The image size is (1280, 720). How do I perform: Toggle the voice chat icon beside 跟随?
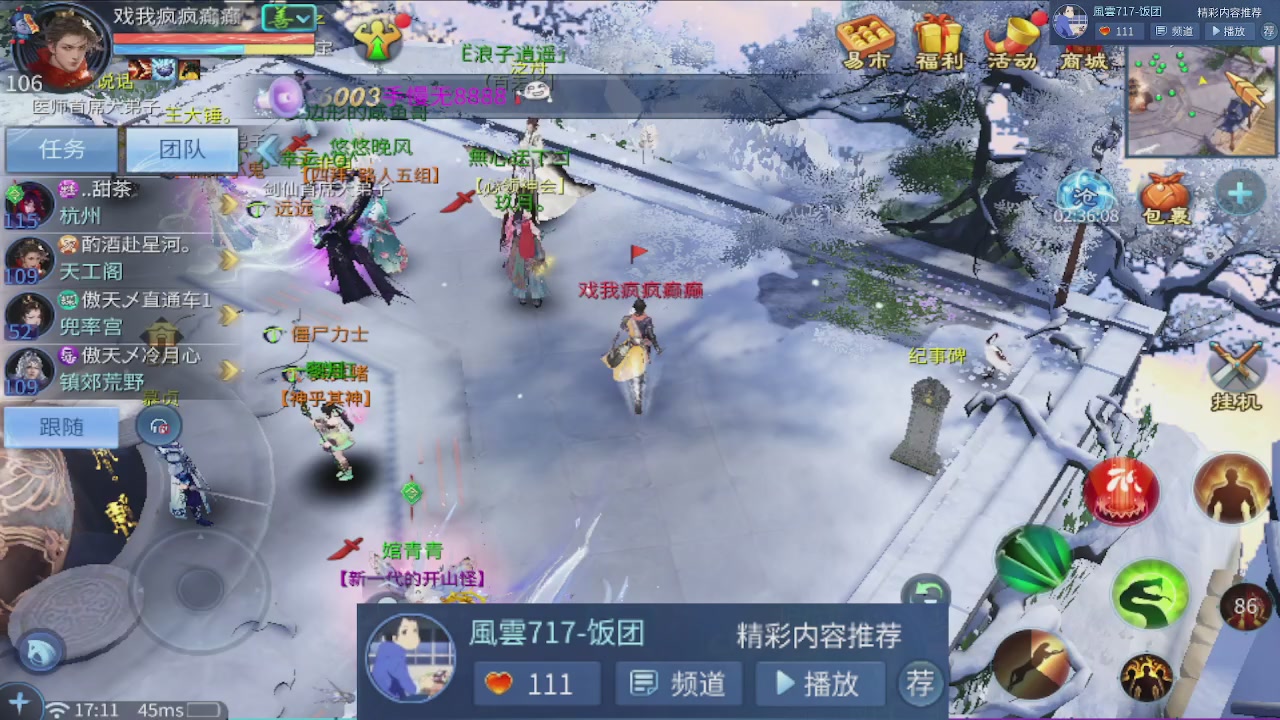(158, 426)
